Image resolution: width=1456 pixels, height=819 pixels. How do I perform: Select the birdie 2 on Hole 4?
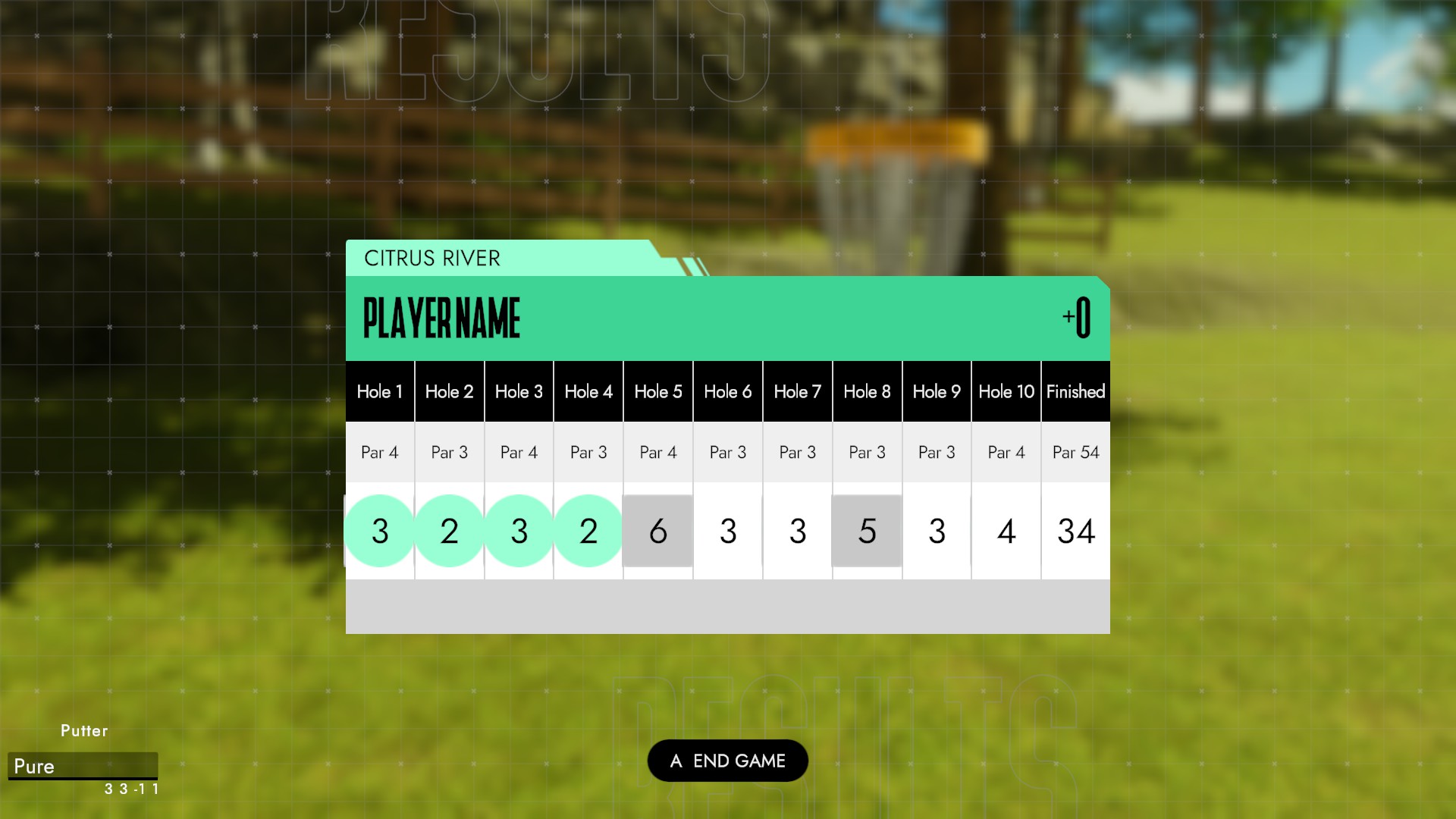tap(588, 531)
